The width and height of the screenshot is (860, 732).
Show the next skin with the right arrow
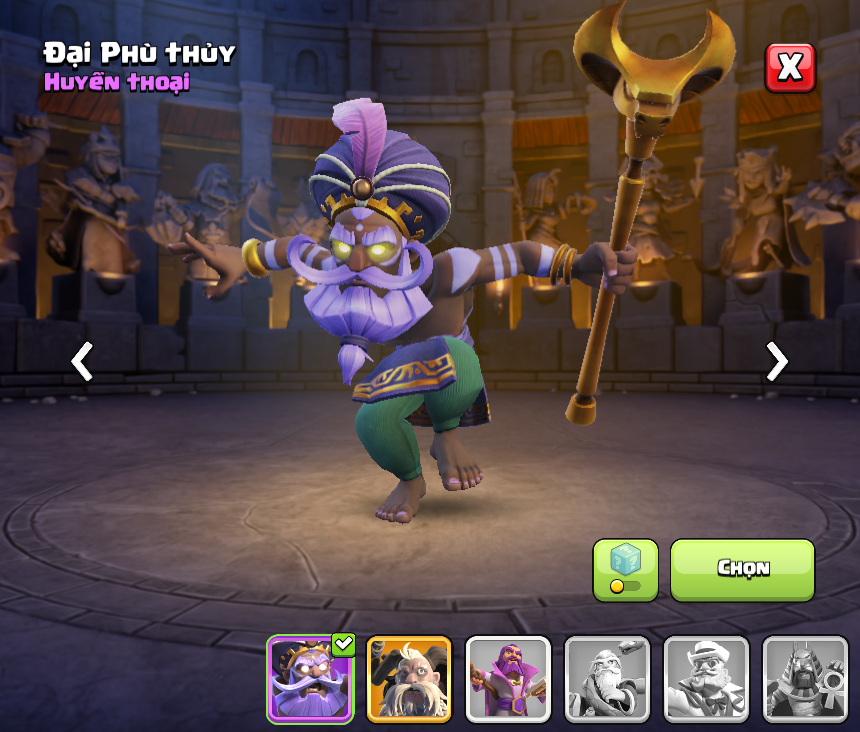click(x=776, y=361)
